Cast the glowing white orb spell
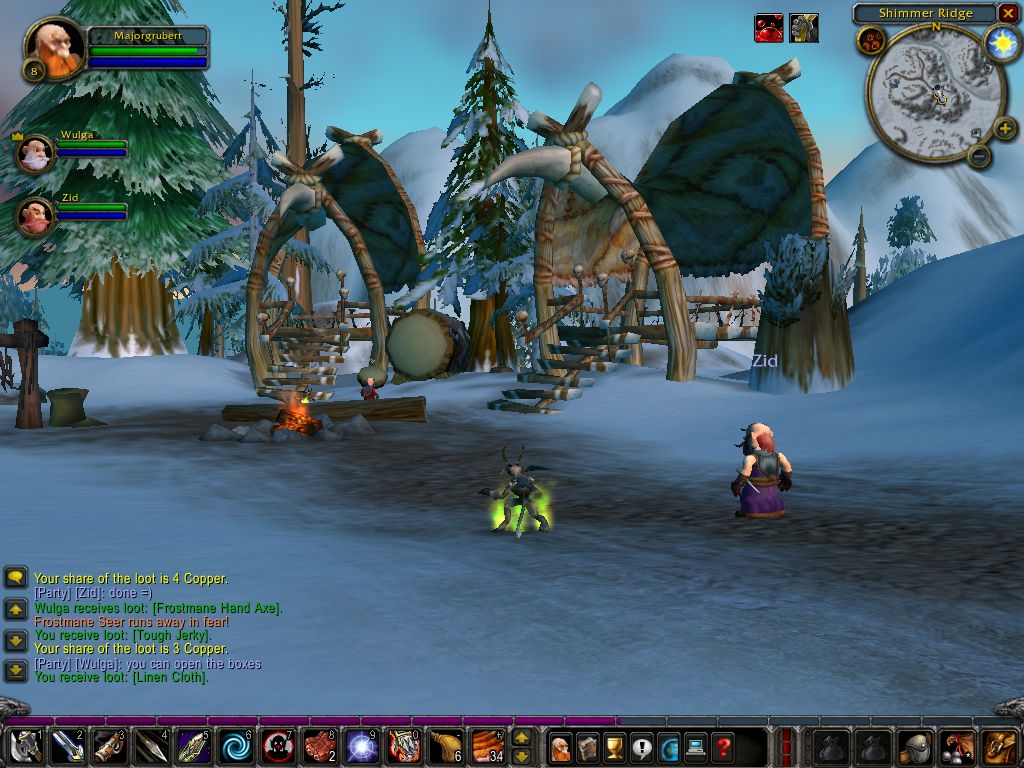 coord(362,747)
